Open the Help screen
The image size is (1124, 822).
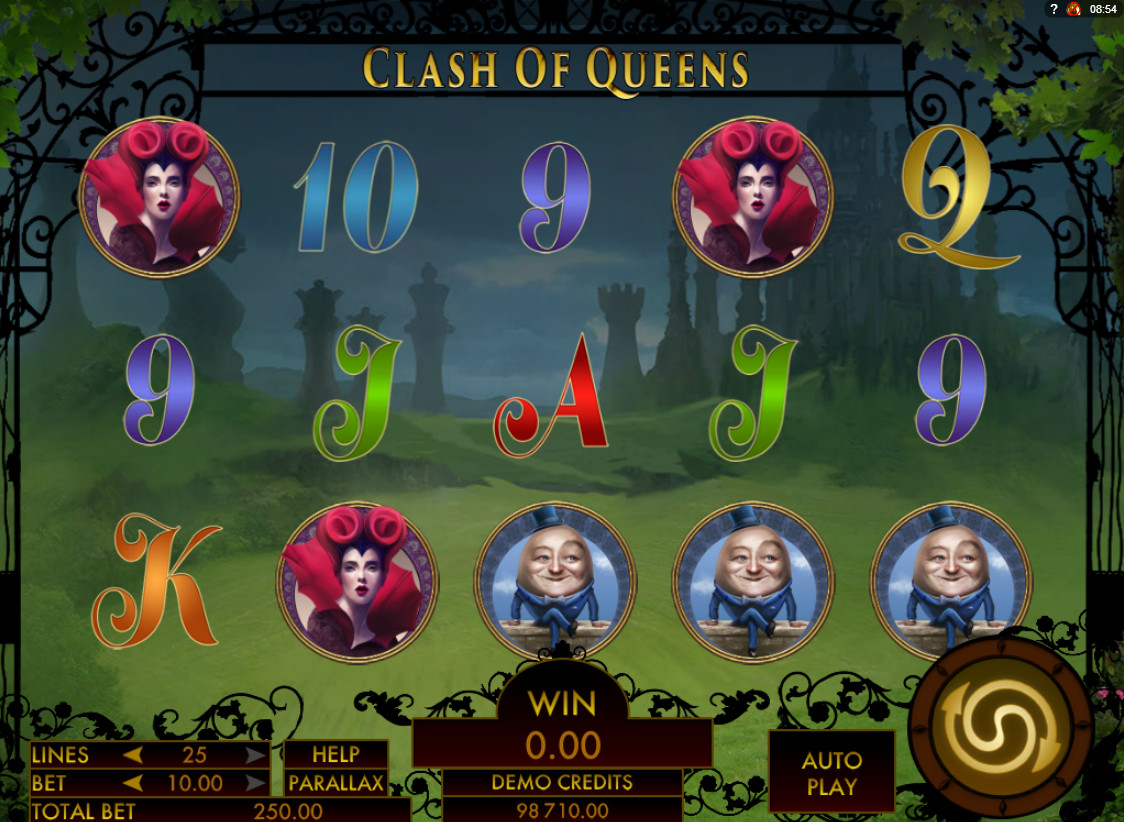(336, 755)
